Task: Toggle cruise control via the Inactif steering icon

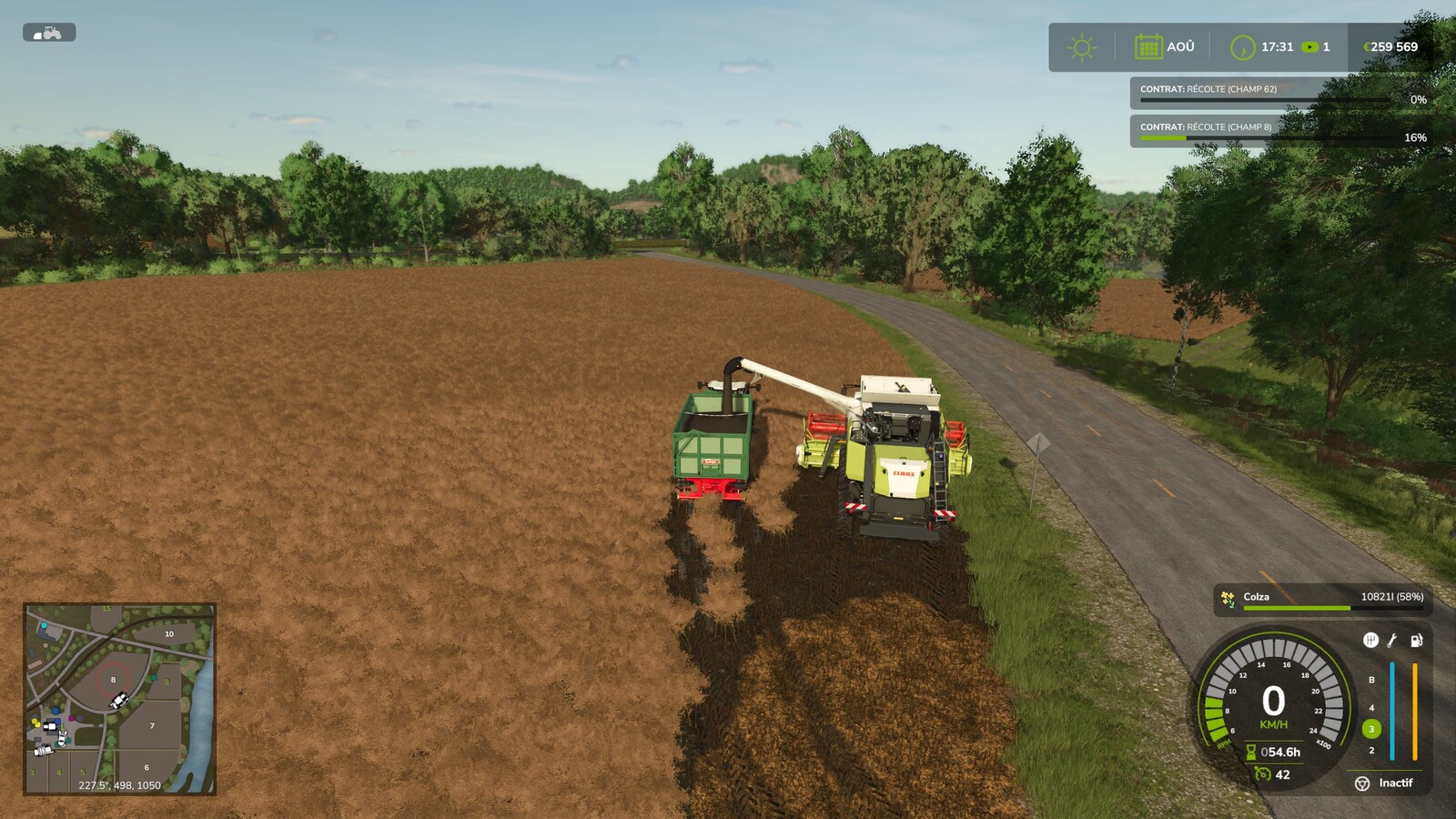Action: tap(1363, 784)
